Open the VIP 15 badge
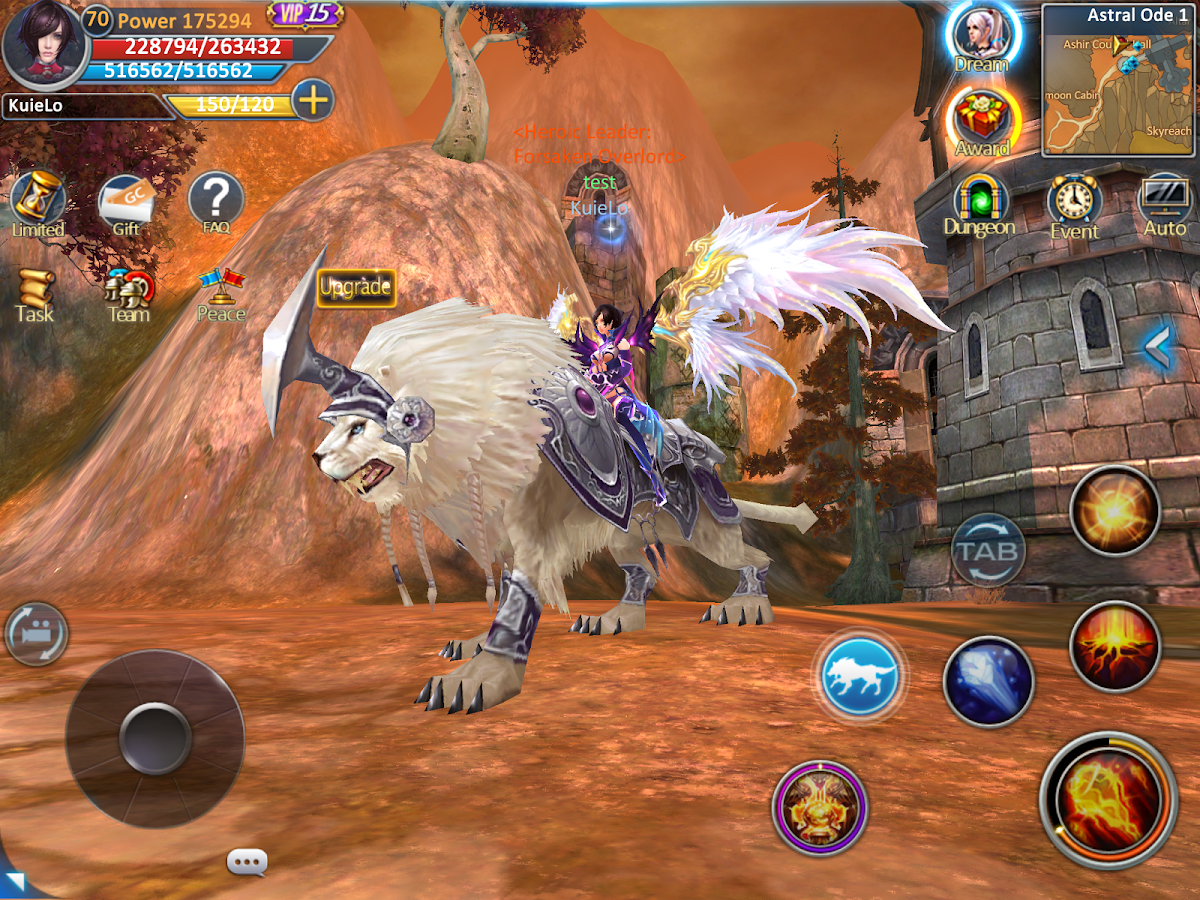Image resolution: width=1200 pixels, height=900 pixels. pos(305,14)
